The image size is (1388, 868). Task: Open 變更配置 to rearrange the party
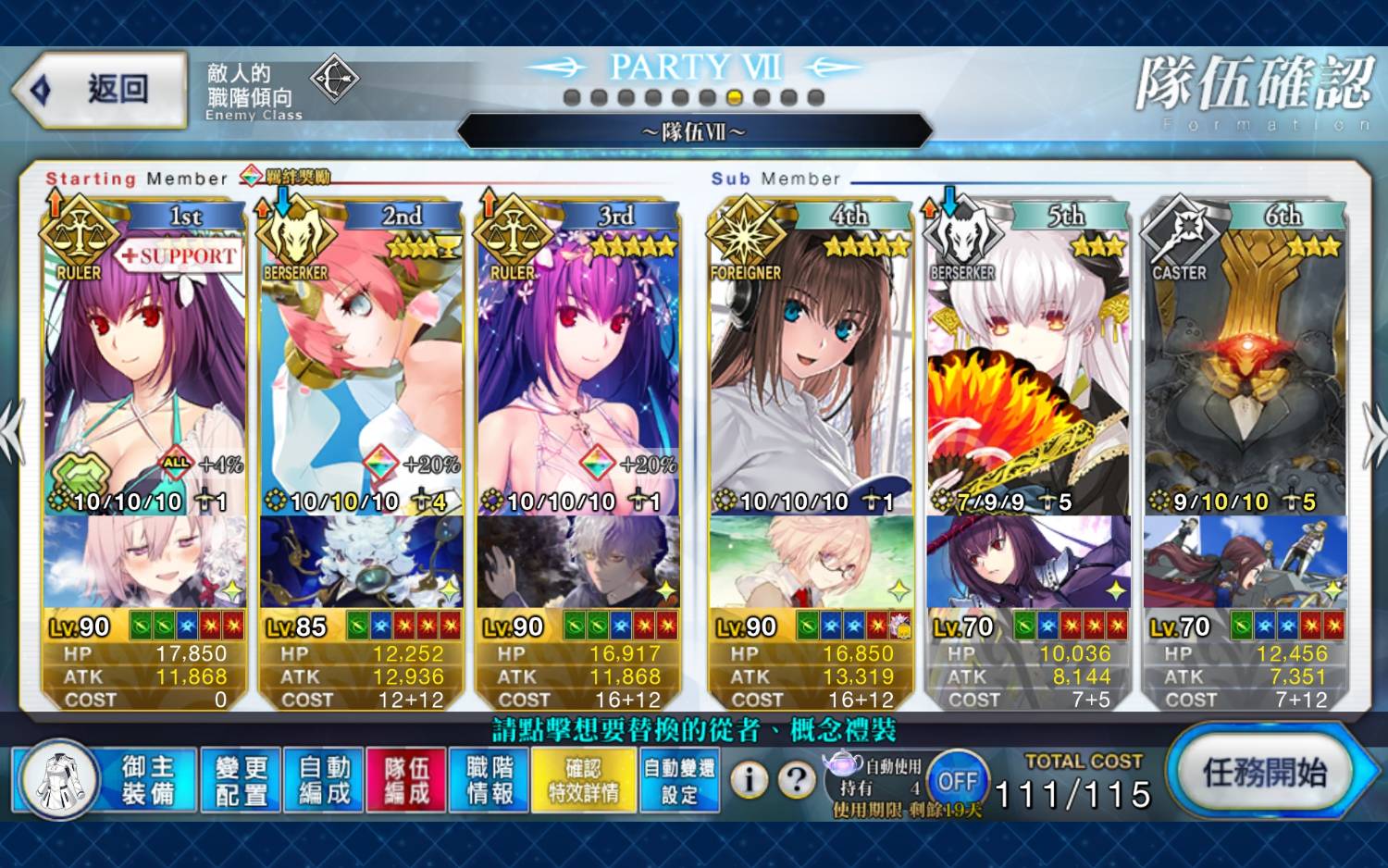[241, 780]
